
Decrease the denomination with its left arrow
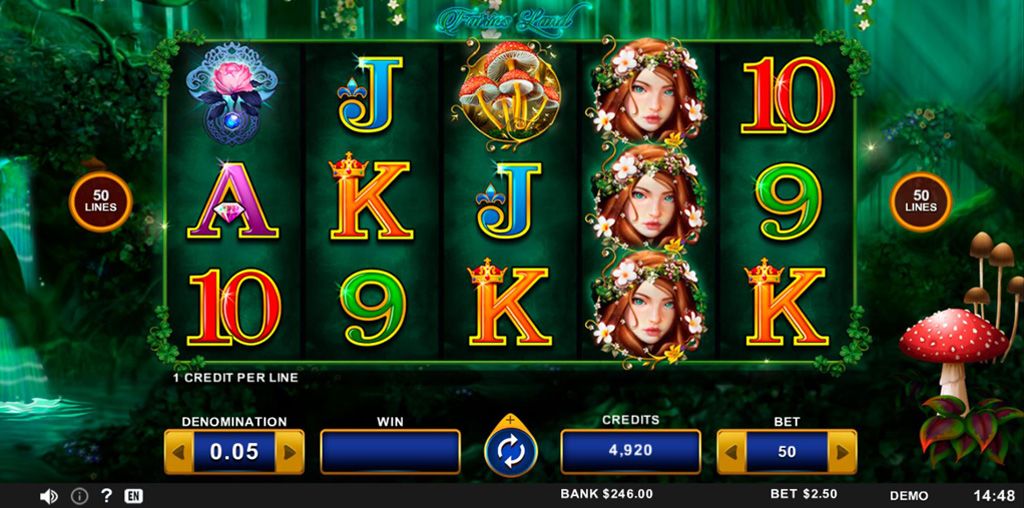(x=178, y=452)
